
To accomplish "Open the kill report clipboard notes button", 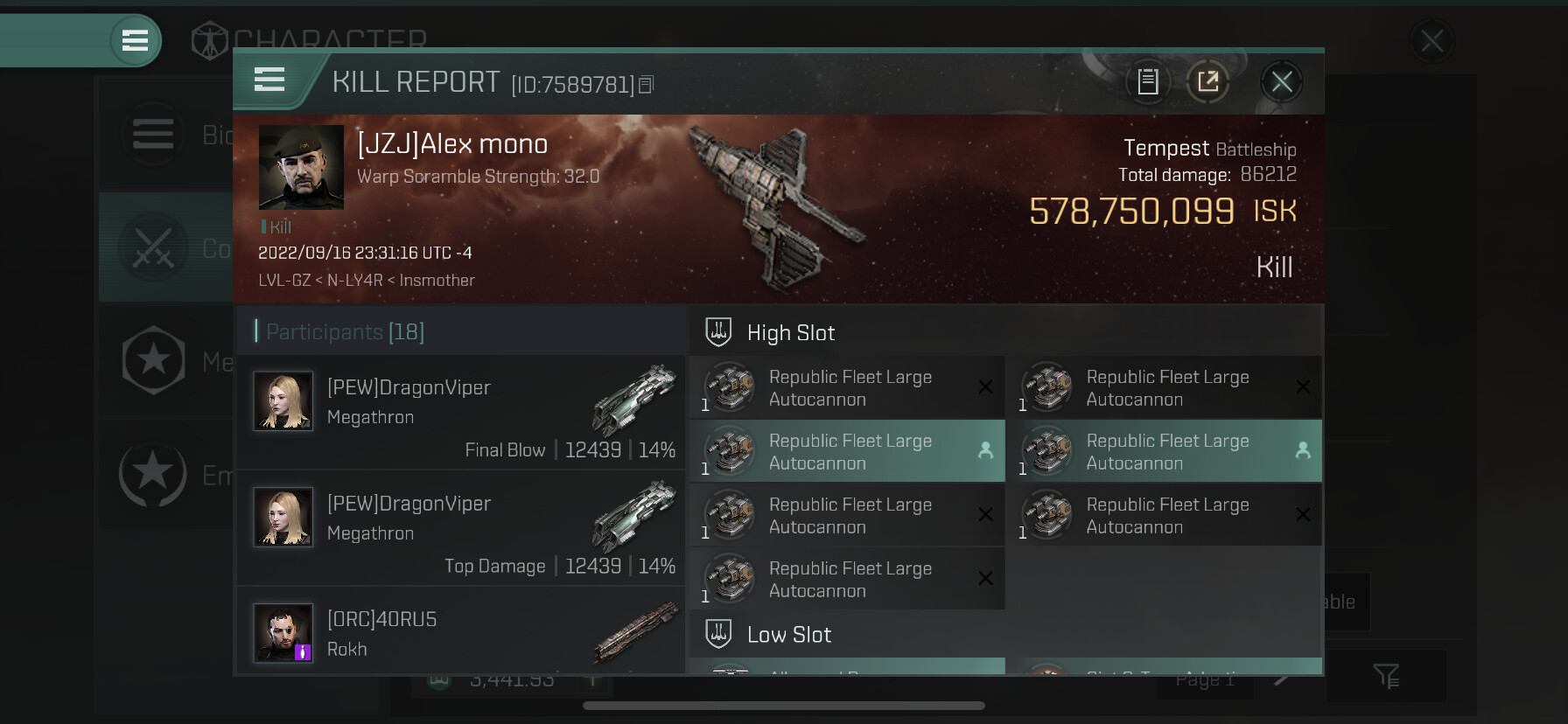I will coord(1147,82).
